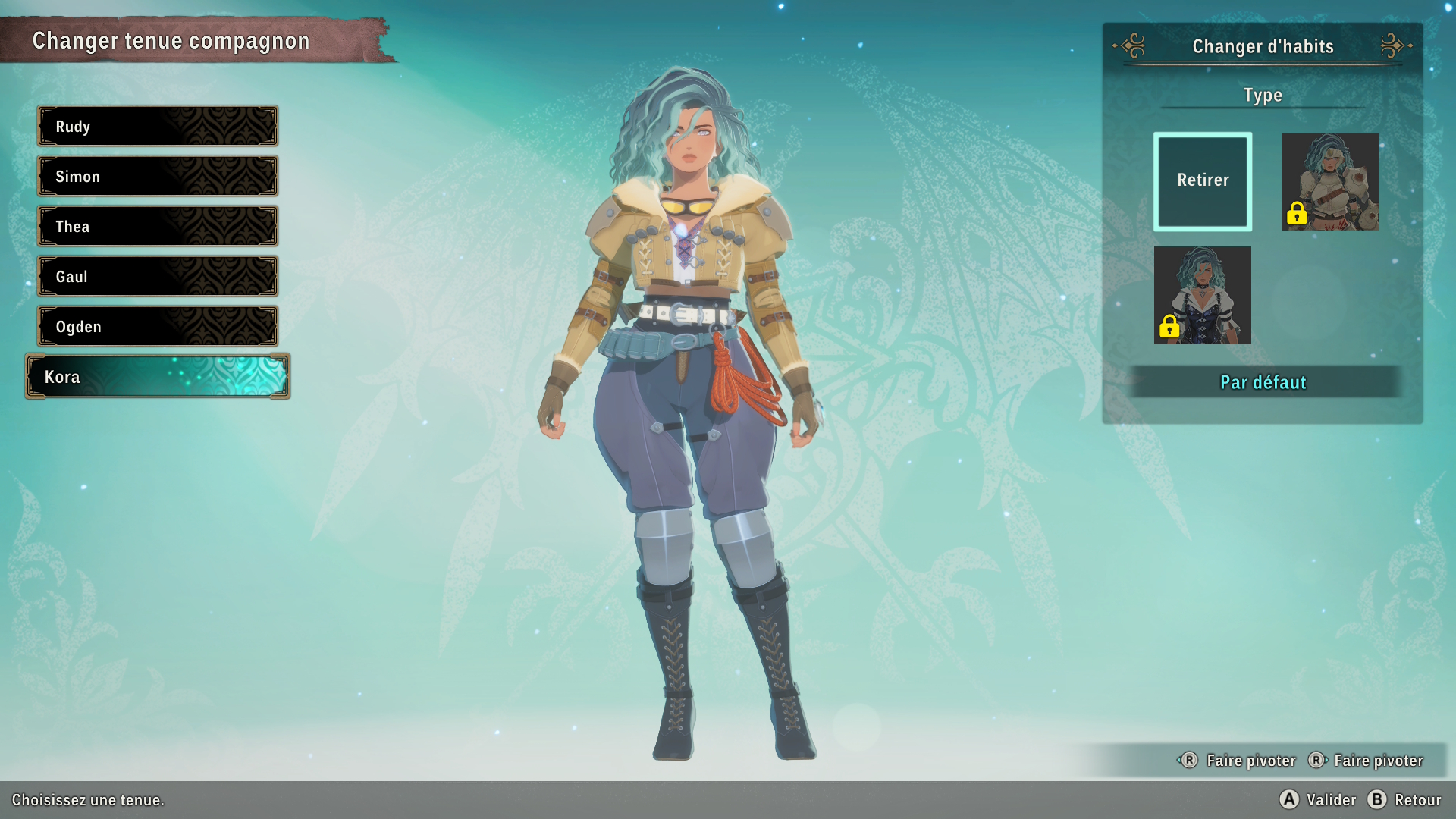Select the highlighted Kora entry

coord(158,376)
